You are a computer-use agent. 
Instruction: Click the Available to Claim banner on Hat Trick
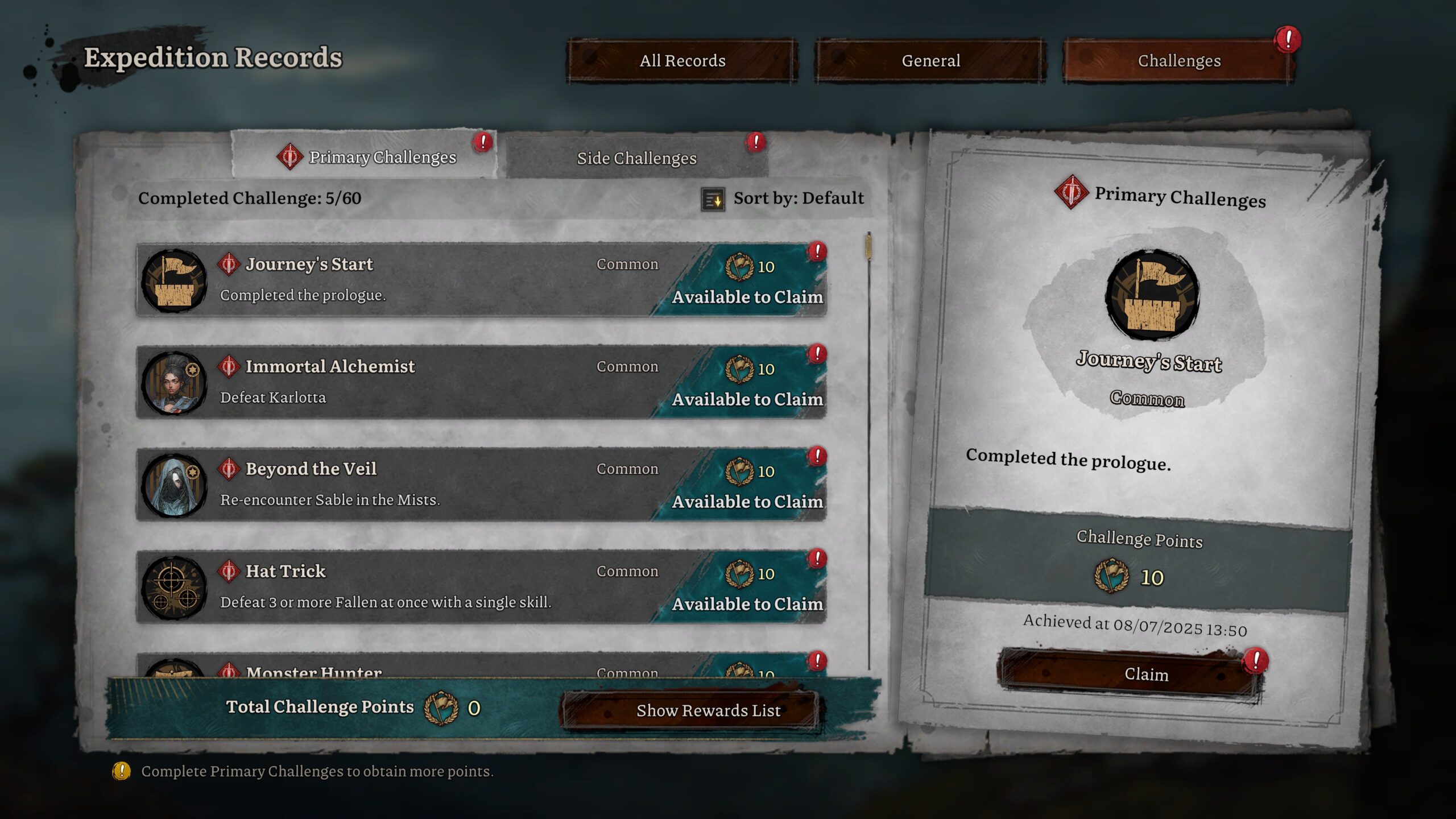click(747, 604)
